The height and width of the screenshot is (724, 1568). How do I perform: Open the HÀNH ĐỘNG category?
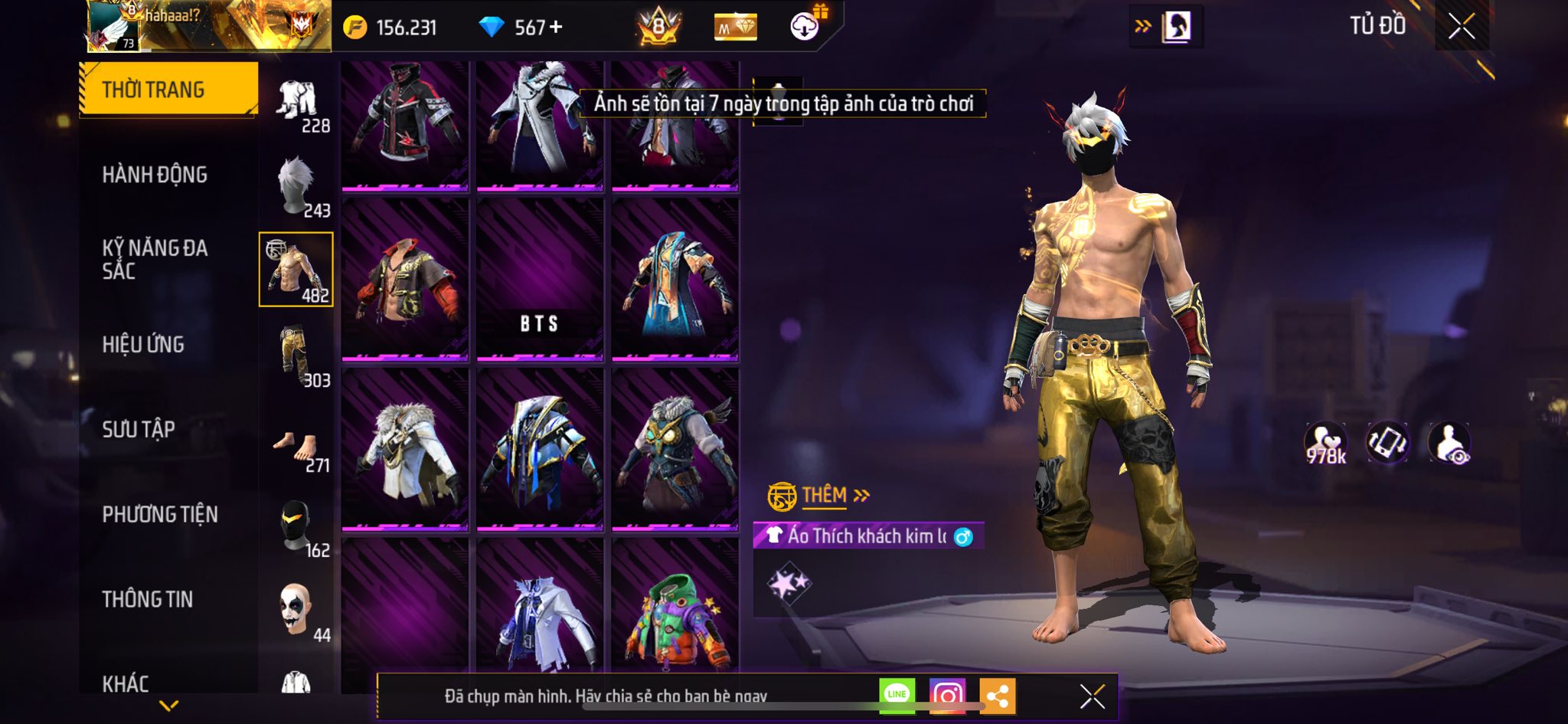pyautogui.click(x=155, y=175)
